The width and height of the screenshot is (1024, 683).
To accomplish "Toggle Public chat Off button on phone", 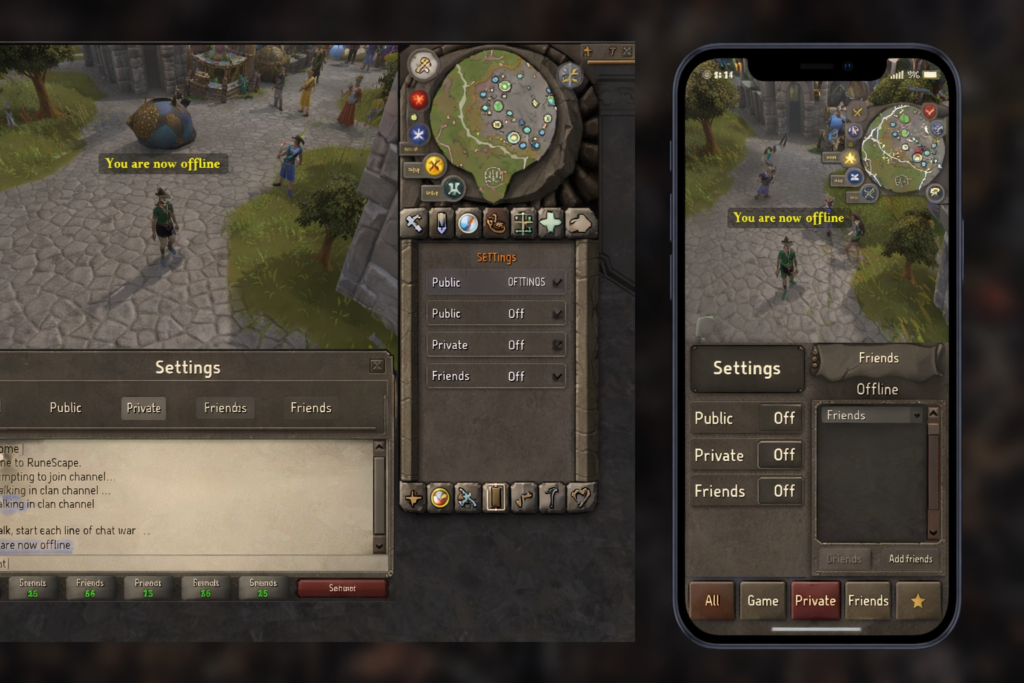I will click(783, 419).
